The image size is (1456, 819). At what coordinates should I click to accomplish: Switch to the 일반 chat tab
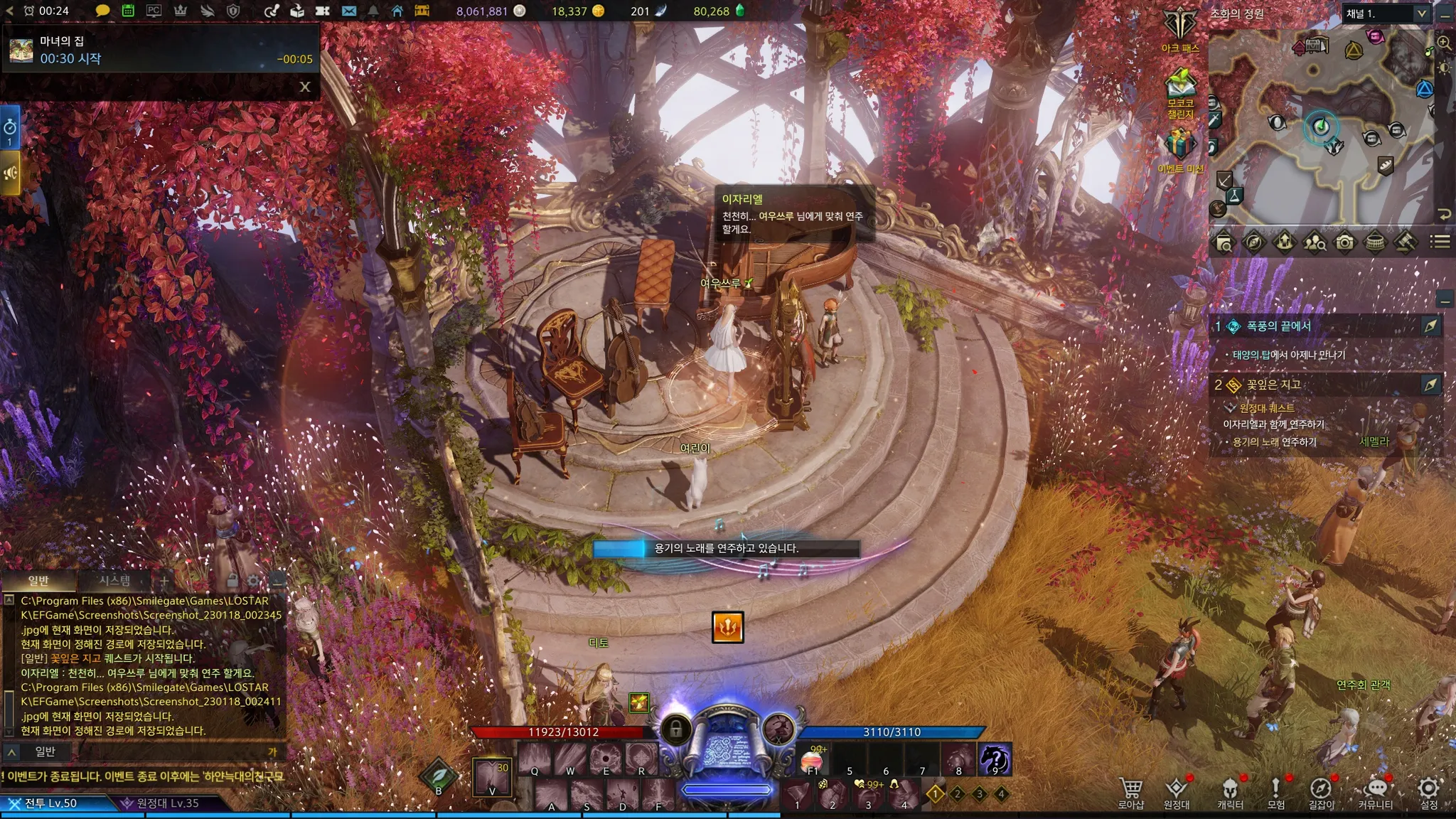click(x=38, y=581)
